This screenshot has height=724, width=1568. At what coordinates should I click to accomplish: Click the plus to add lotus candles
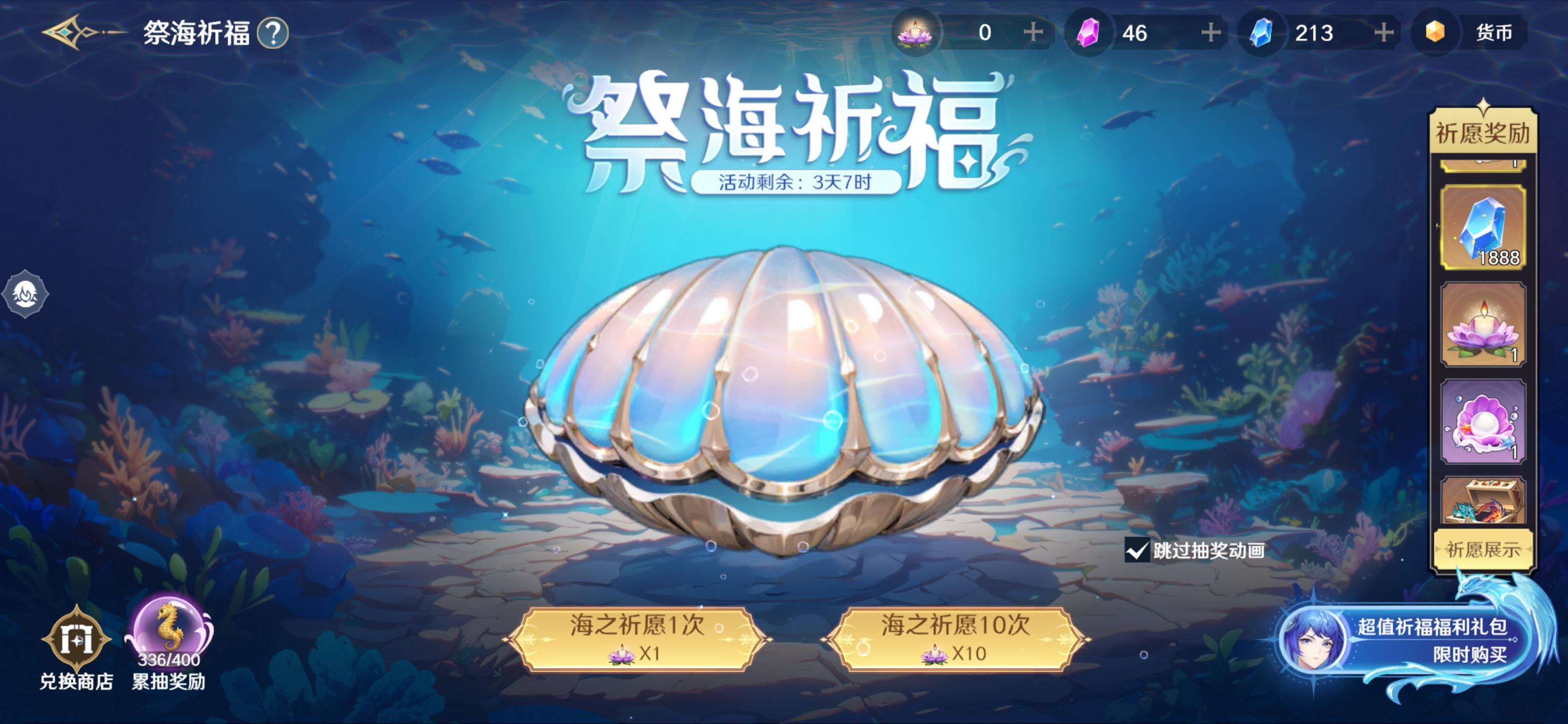click(1035, 32)
